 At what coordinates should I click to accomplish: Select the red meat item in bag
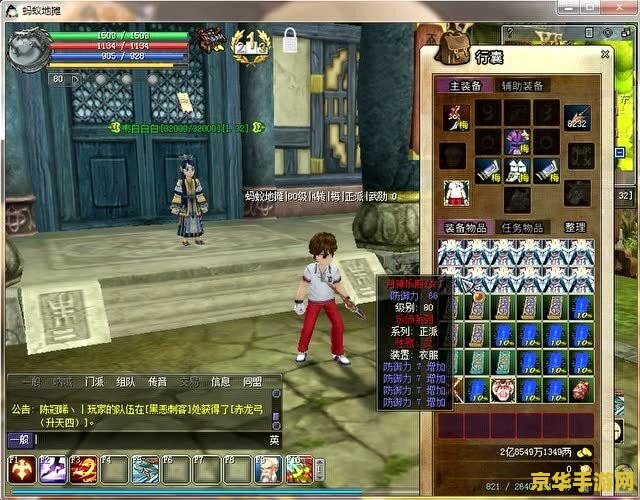[581, 390]
